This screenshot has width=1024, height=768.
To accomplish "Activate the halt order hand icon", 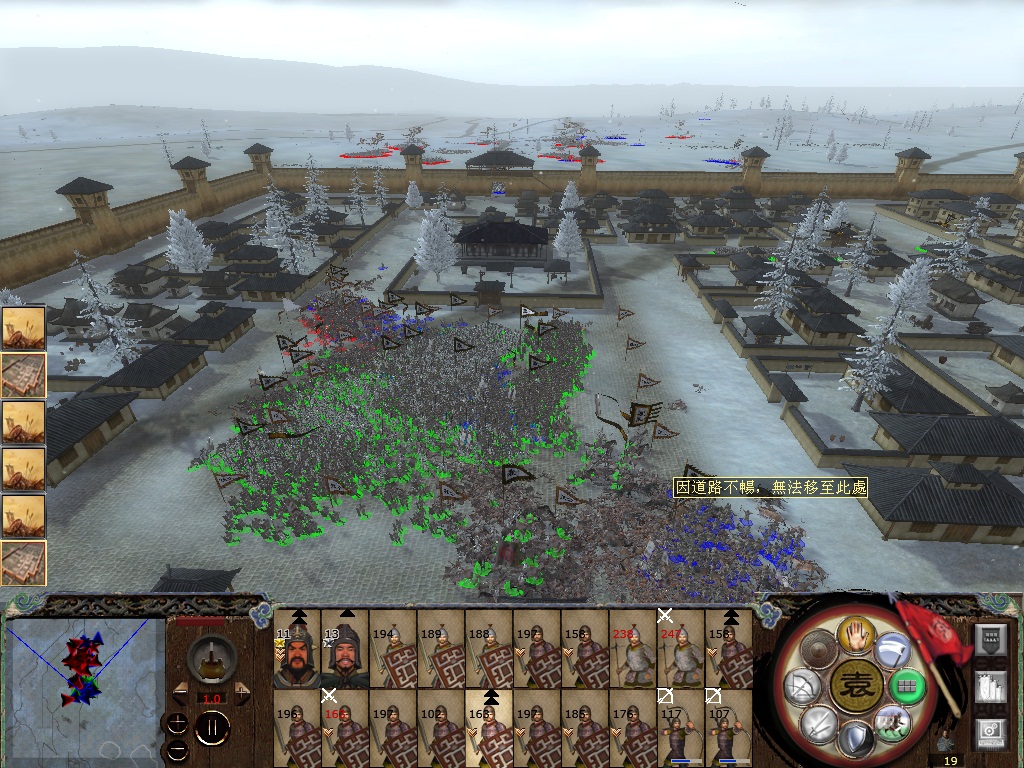I will click(856, 633).
